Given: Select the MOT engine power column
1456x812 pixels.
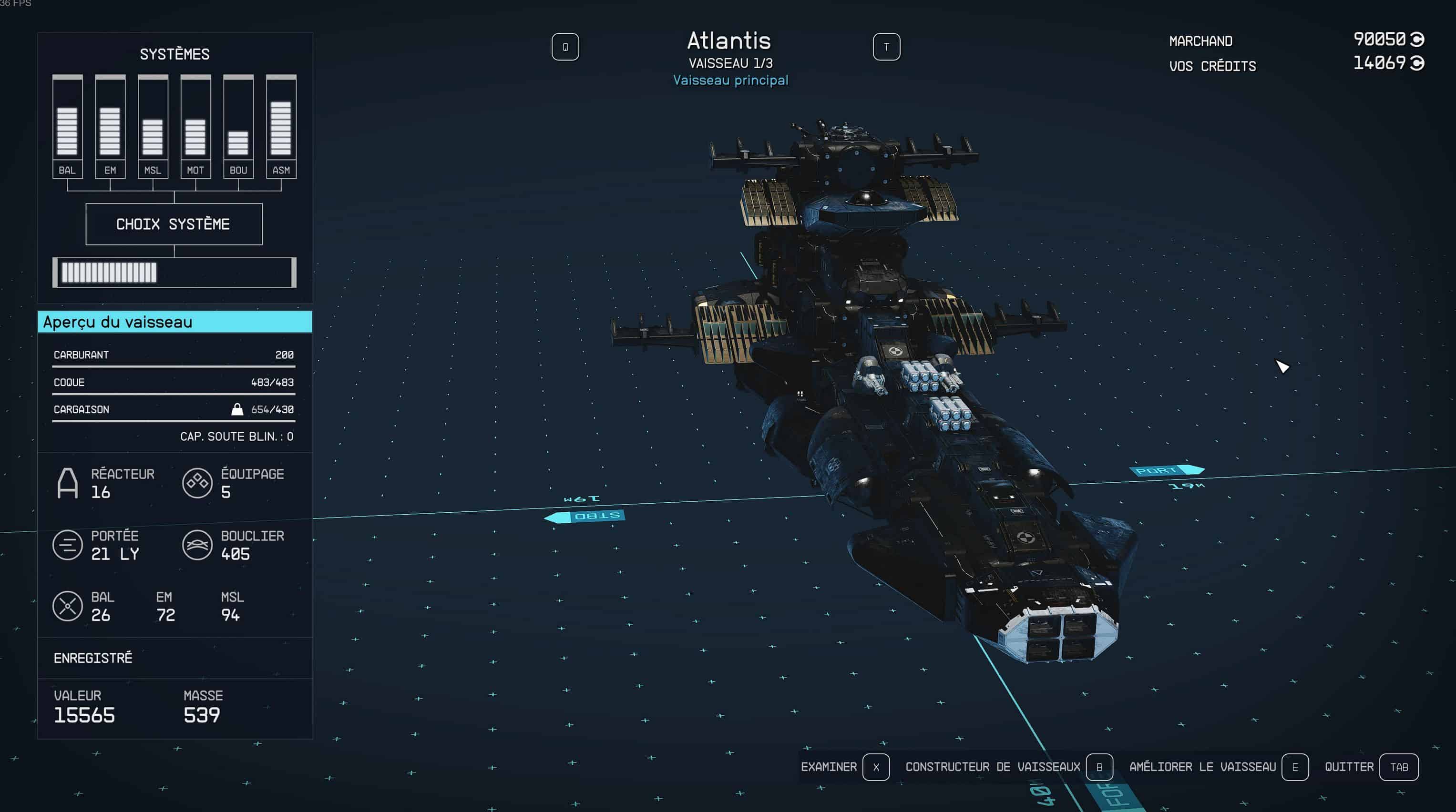Looking at the screenshot, I should click(x=195, y=127).
